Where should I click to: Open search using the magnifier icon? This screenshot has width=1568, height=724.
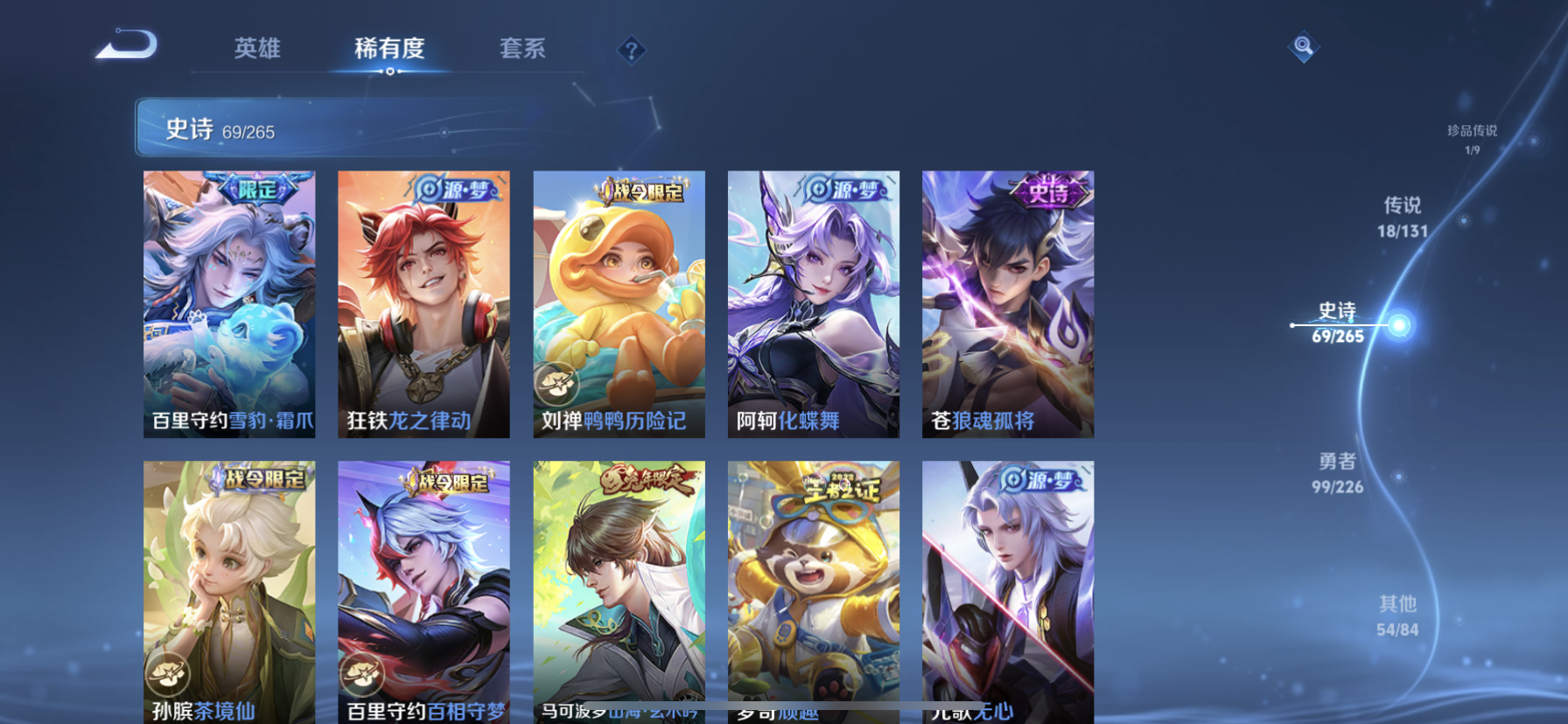(1303, 47)
